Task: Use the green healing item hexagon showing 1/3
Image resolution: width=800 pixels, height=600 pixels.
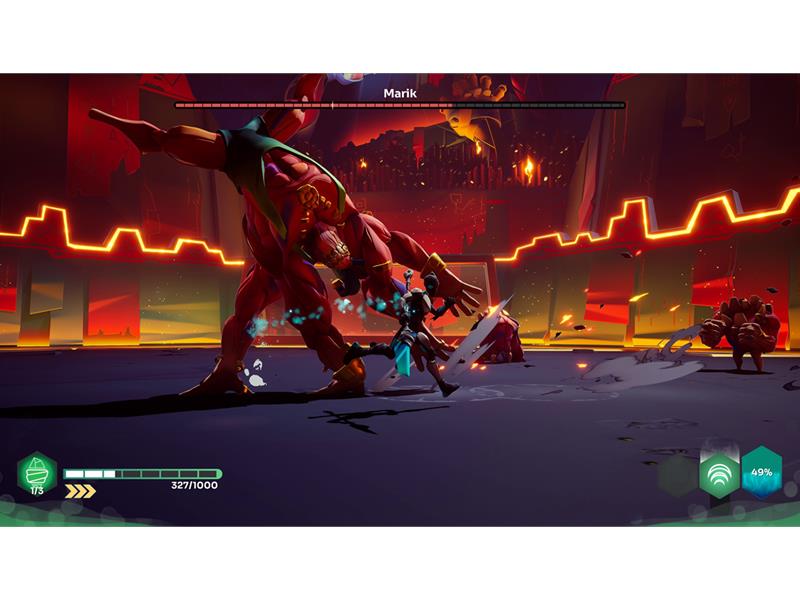Action: click(x=37, y=472)
